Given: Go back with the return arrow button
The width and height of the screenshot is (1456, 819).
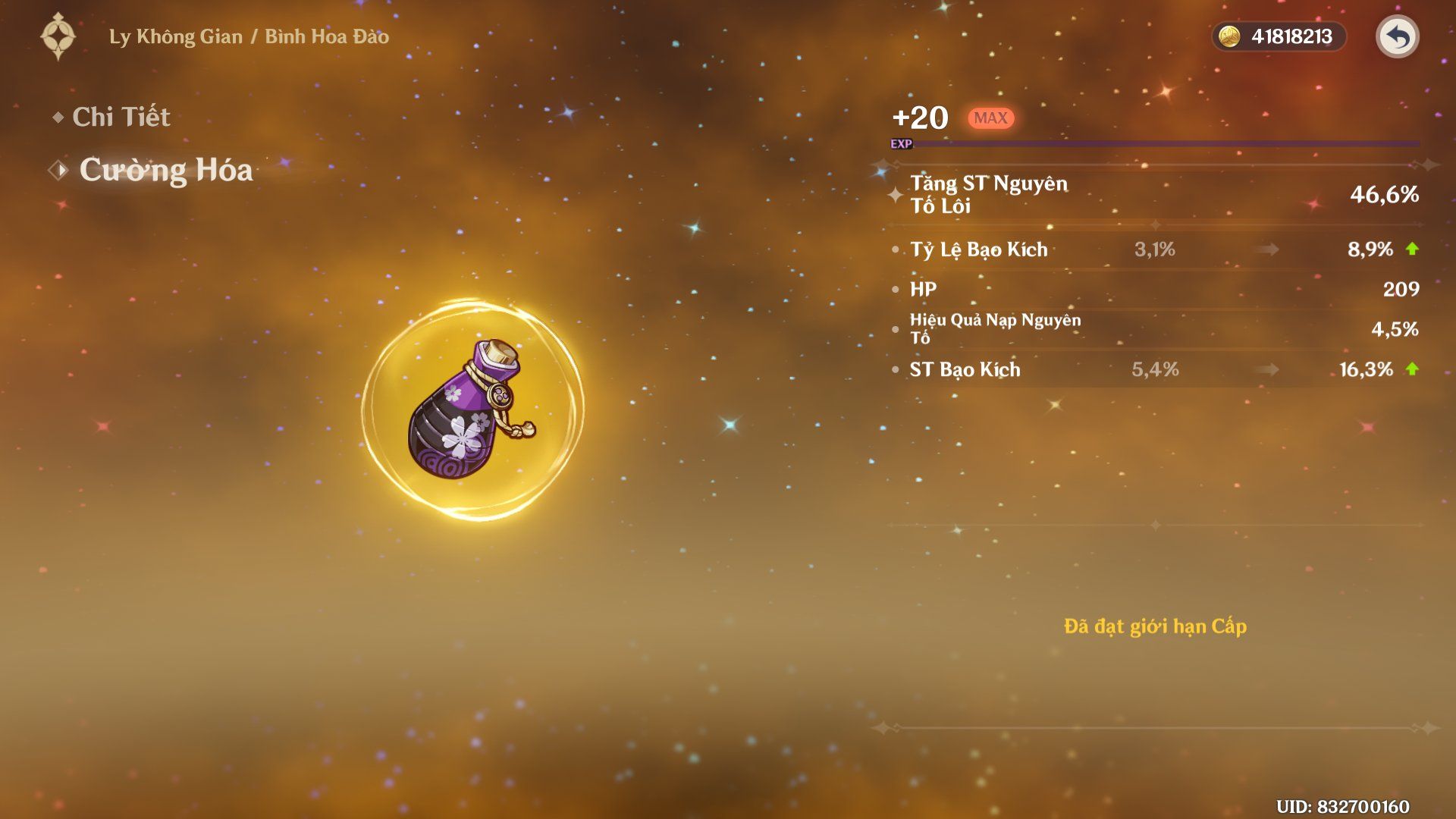Looking at the screenshot, I should pos(1397,36).
